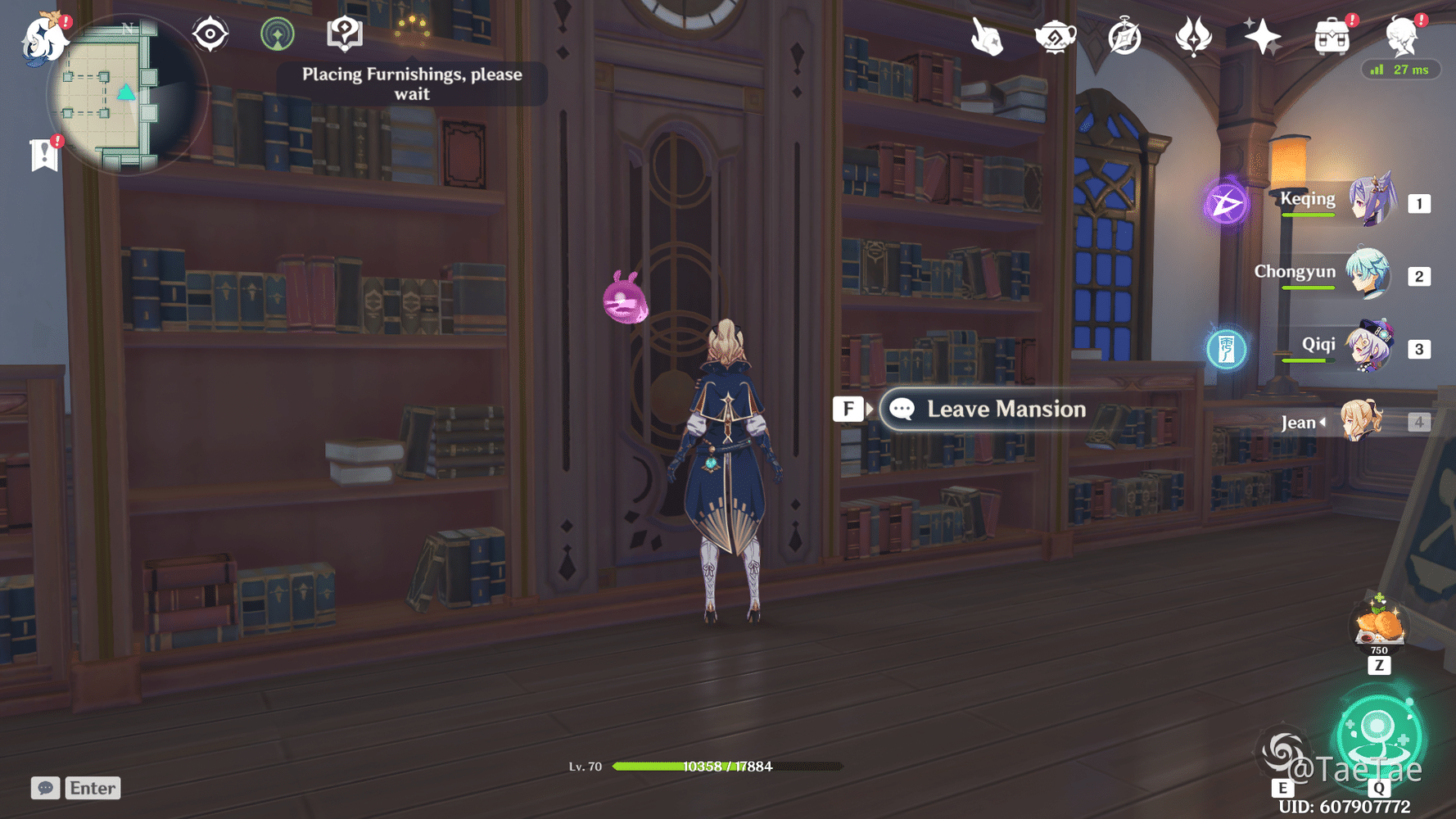Click the hand furnishing edit icon
The height and width of the screenshot is (819, 1456).
point(986,35)
